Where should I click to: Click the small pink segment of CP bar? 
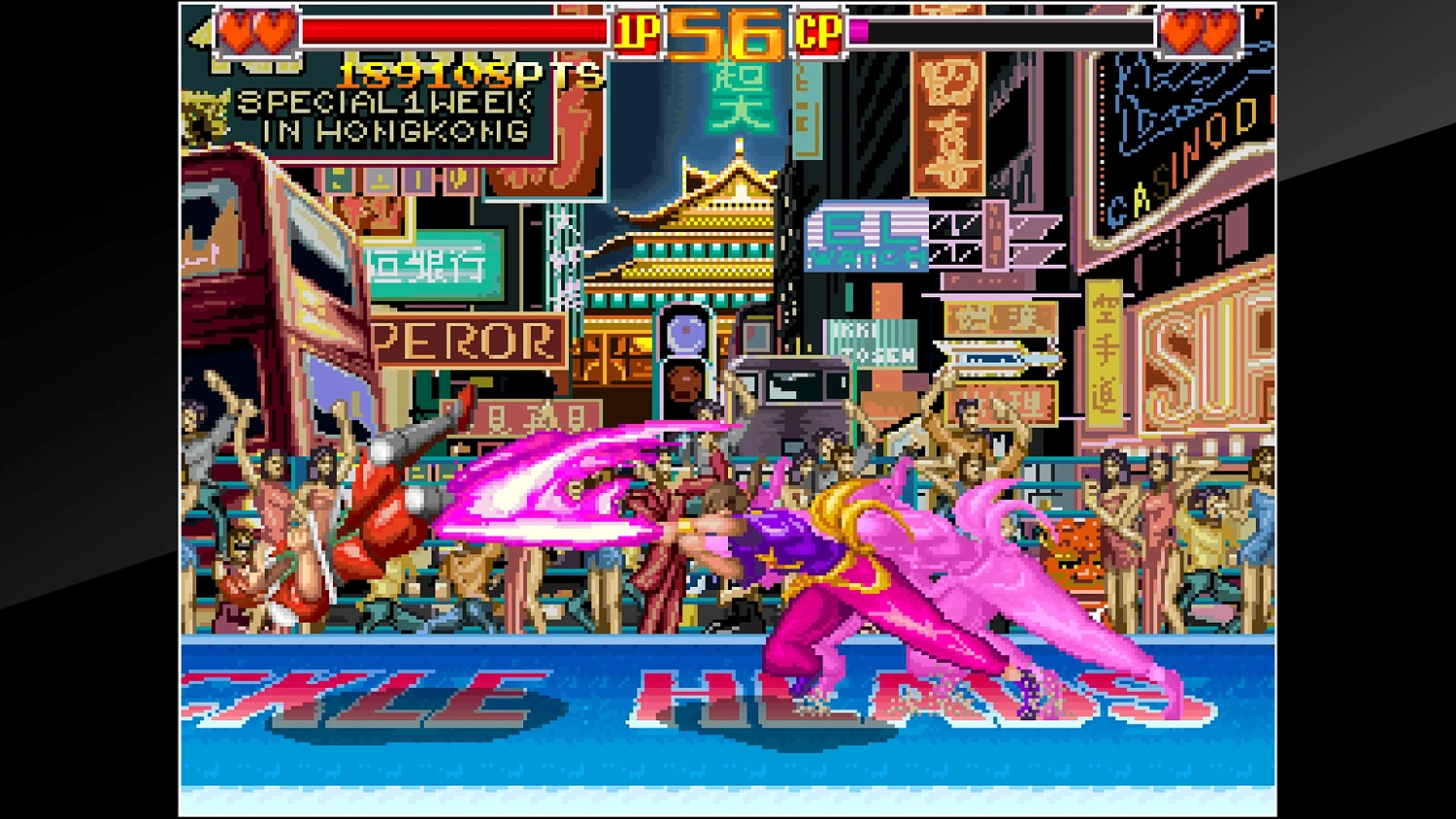[x=858, y=31]
